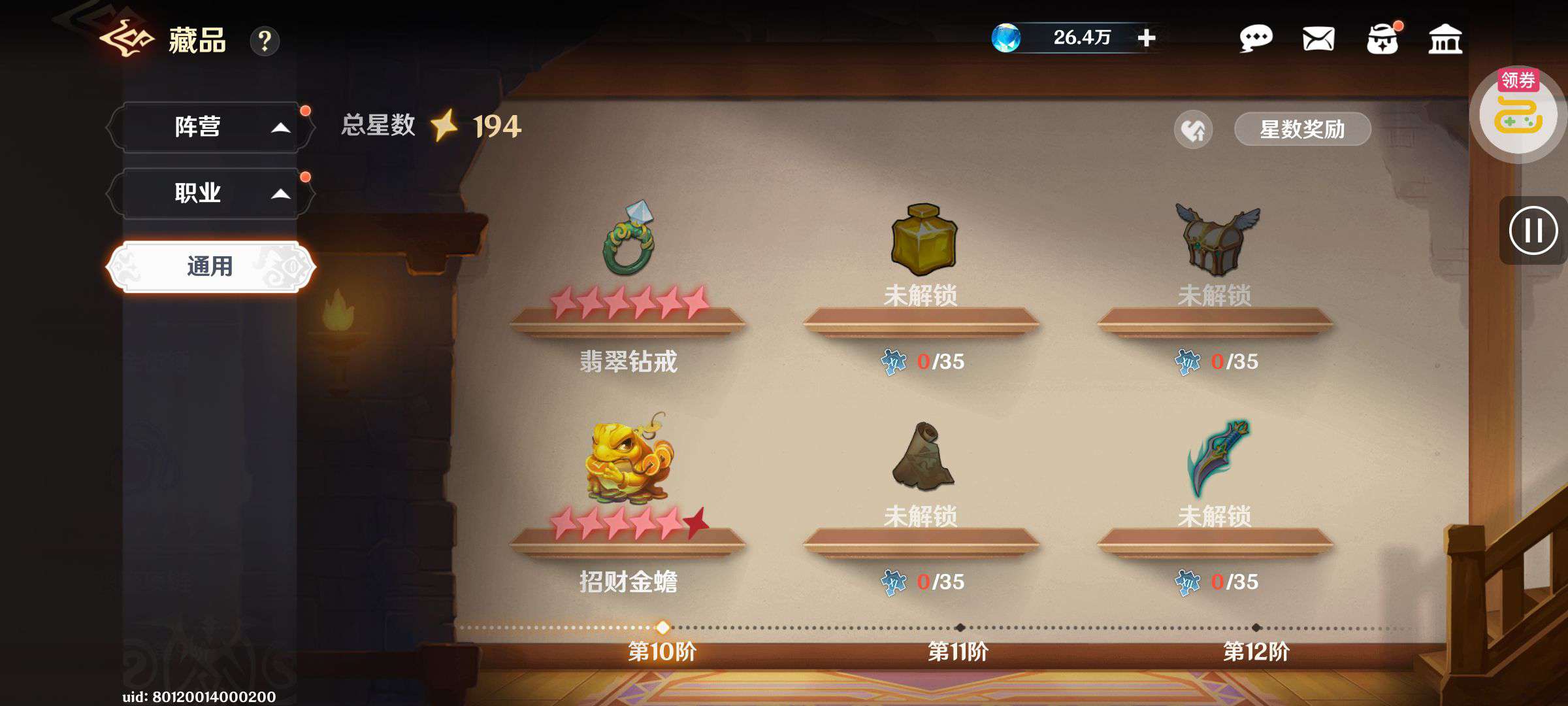Click the back arrow beside 藏品
The image size is (1568, 706).
[126, 39]
